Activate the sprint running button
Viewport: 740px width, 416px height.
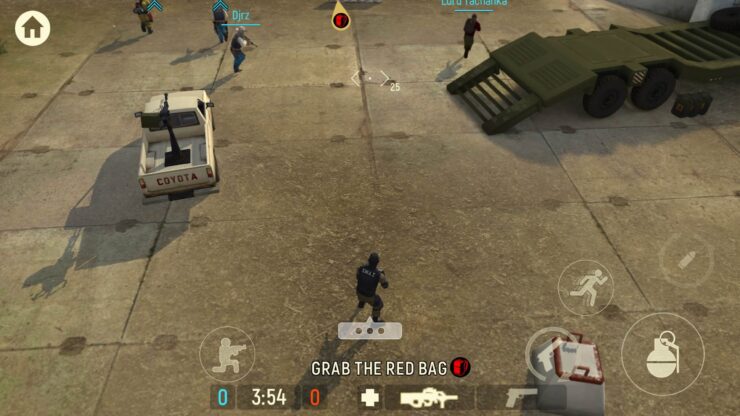coord(585,288)
